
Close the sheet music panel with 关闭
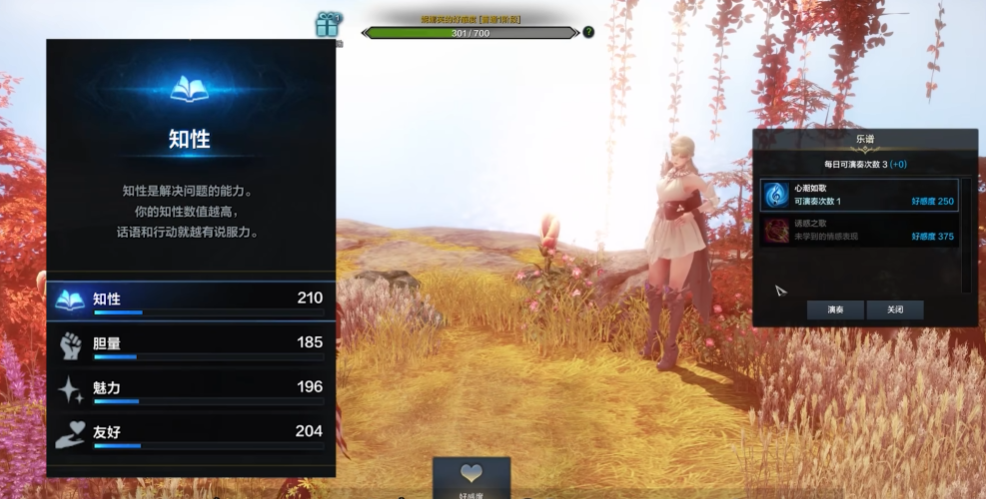point(894,310)
